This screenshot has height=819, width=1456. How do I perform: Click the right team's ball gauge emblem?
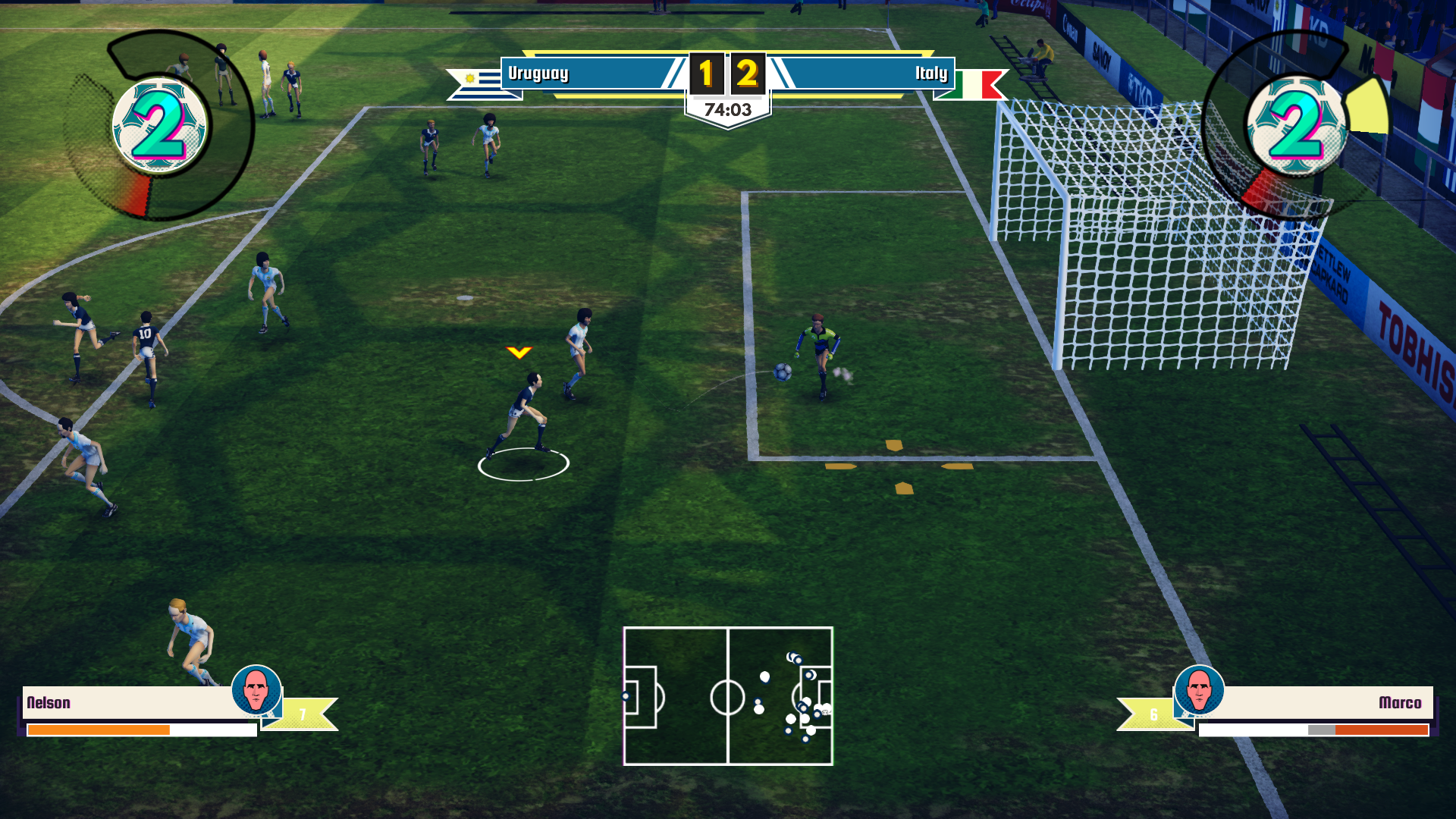[1296, 126]
